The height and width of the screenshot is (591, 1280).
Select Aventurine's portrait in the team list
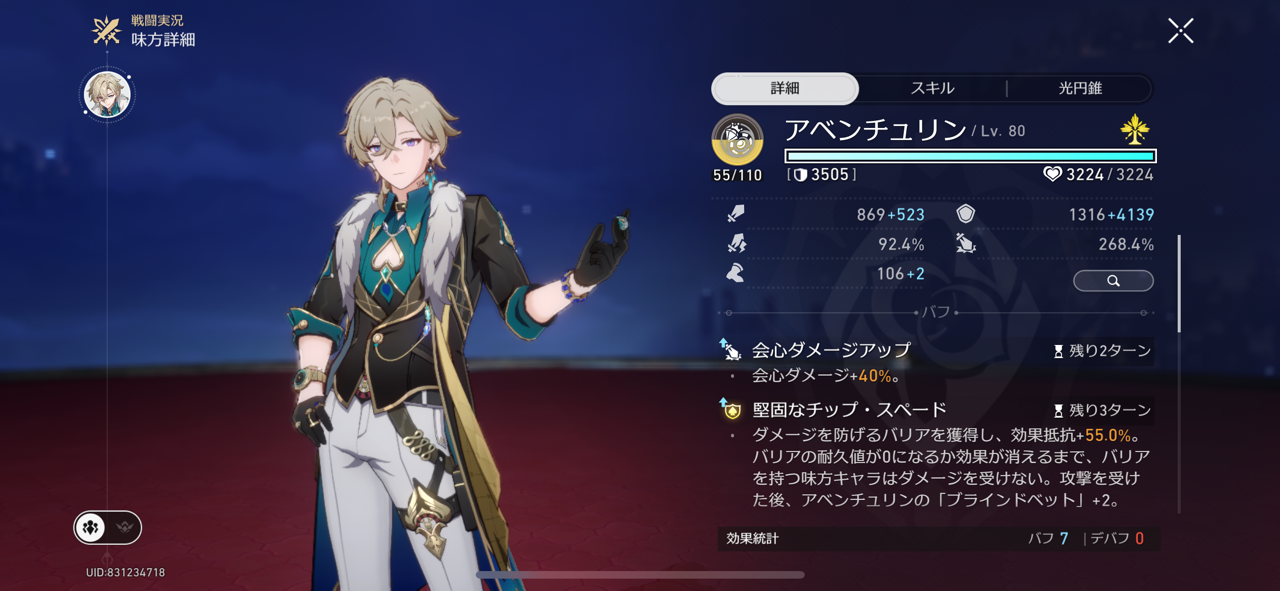point(107,95)
